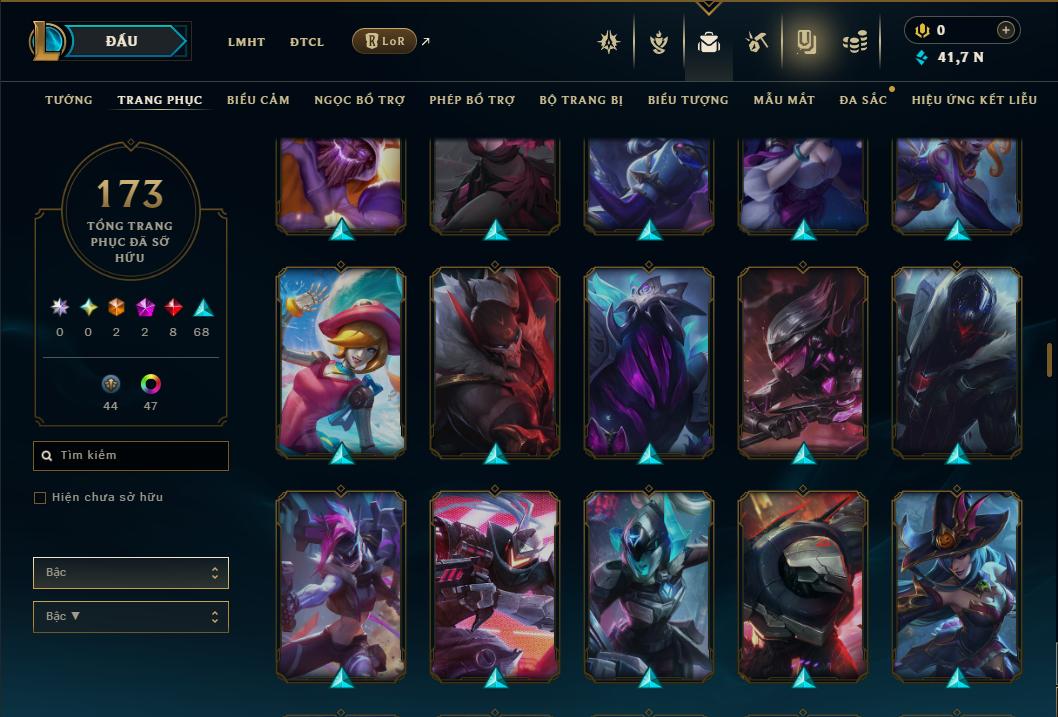1058x717 pixels.
Task: Open the BIỂU CẢM tab
Action: (258, 100)
